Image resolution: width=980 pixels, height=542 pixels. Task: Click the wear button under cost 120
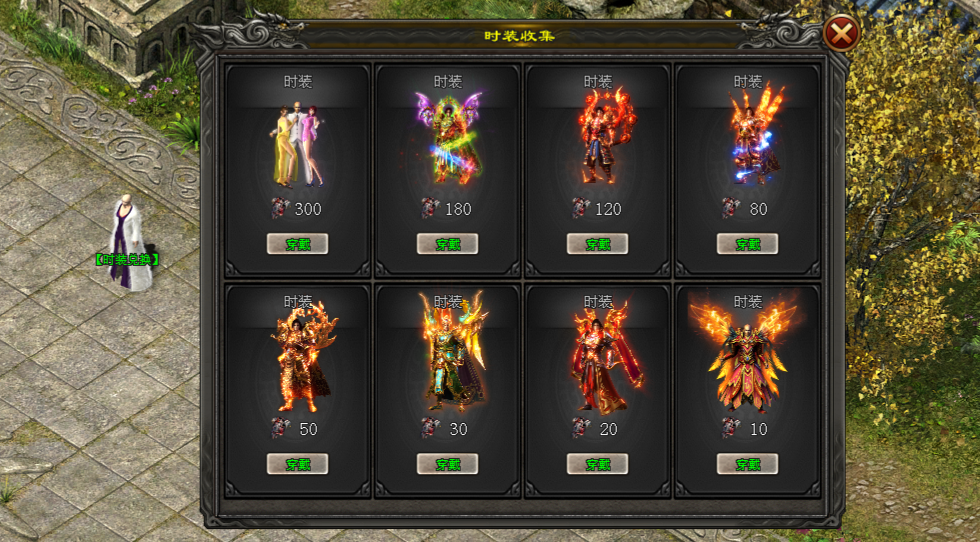[597, 244]
